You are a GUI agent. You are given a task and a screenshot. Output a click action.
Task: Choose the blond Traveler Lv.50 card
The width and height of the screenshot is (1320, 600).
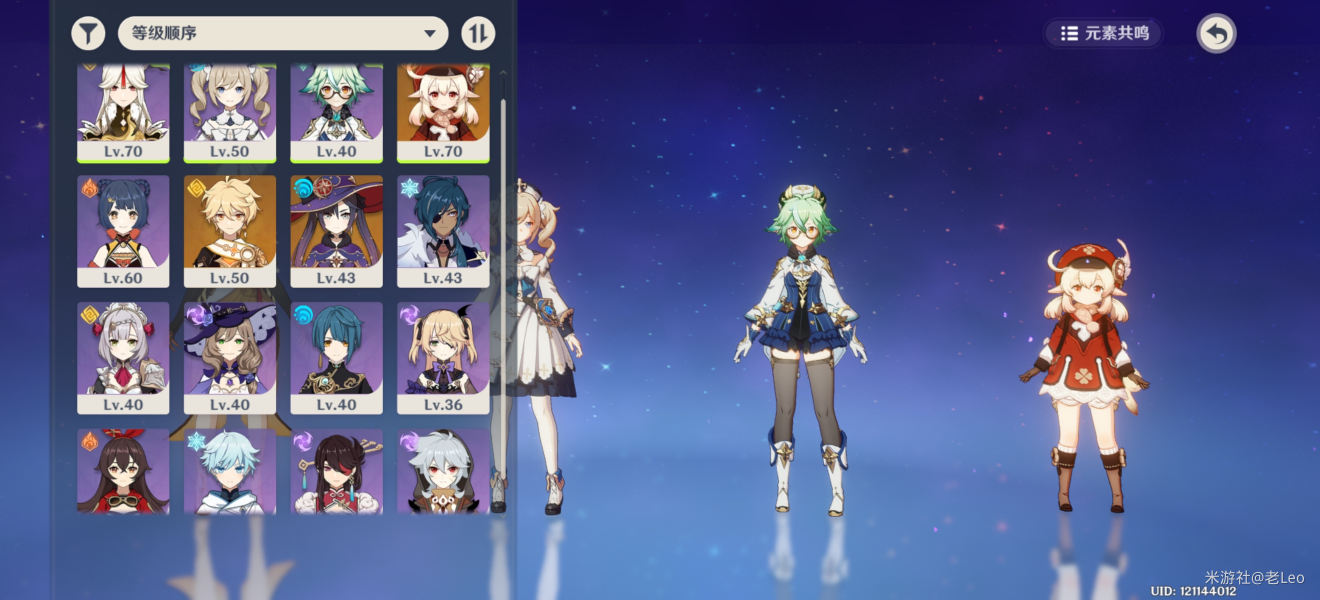coord(230,231)
